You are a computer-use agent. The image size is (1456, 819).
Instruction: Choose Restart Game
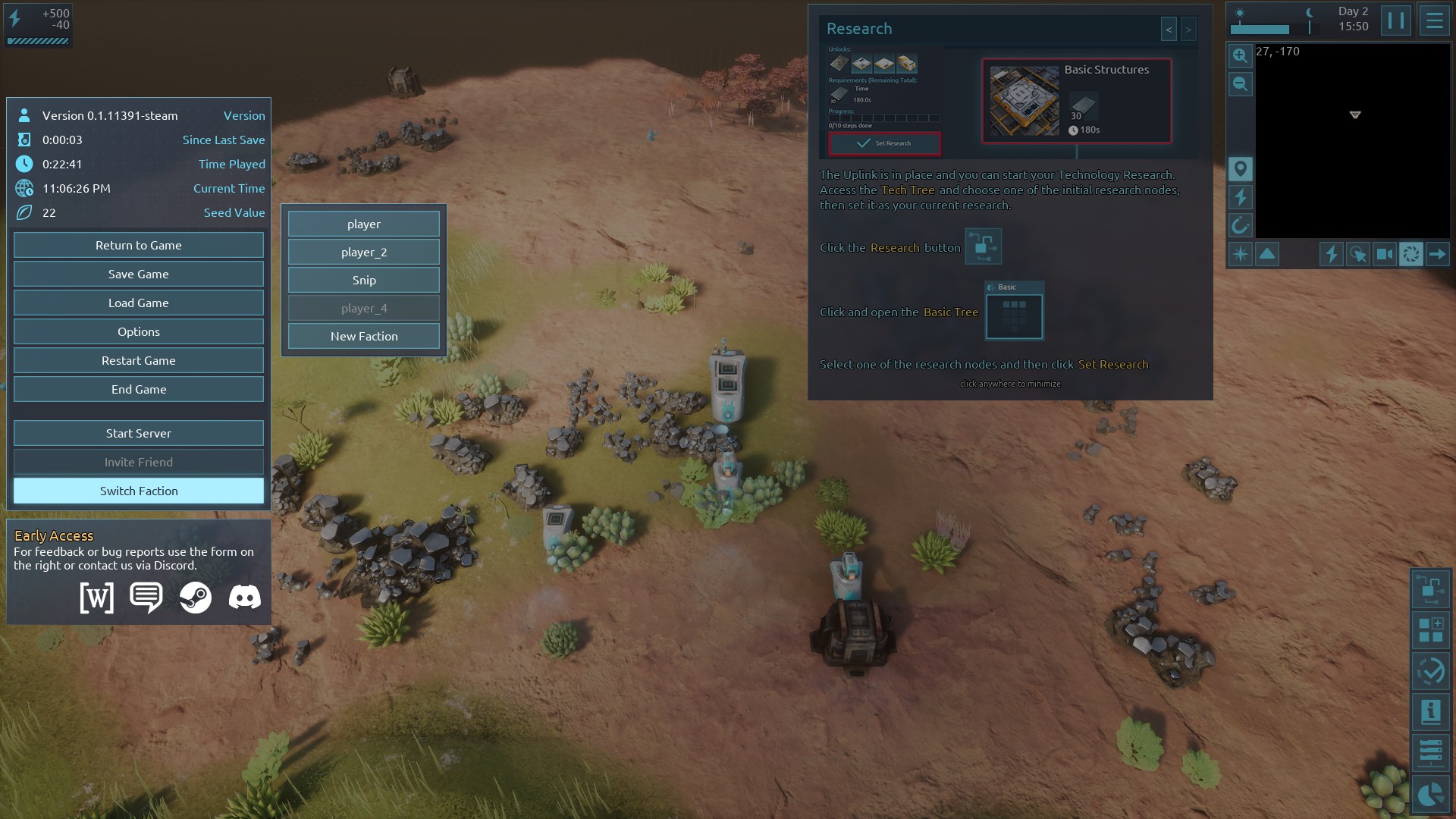pyautogui.click(x=139, y=360)
